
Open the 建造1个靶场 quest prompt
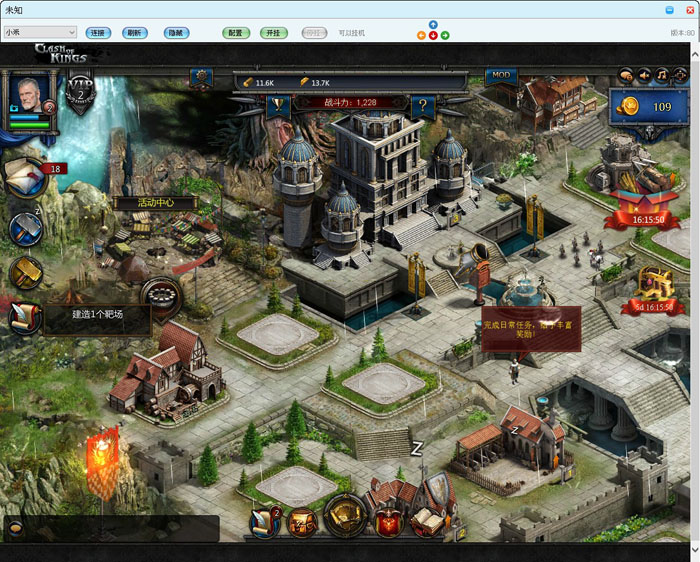pyautogui.click(x=95, y=315)
